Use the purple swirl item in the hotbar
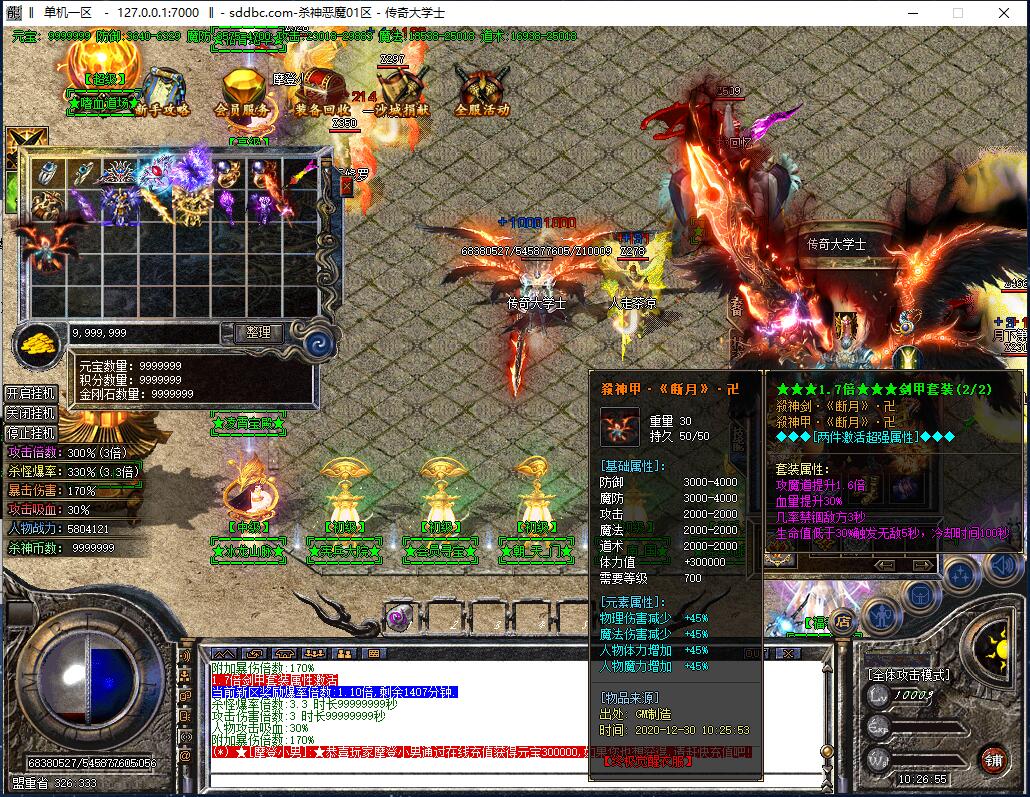Image resolution: width=1030 pixels, height=797 pixels. click(399, 618)
